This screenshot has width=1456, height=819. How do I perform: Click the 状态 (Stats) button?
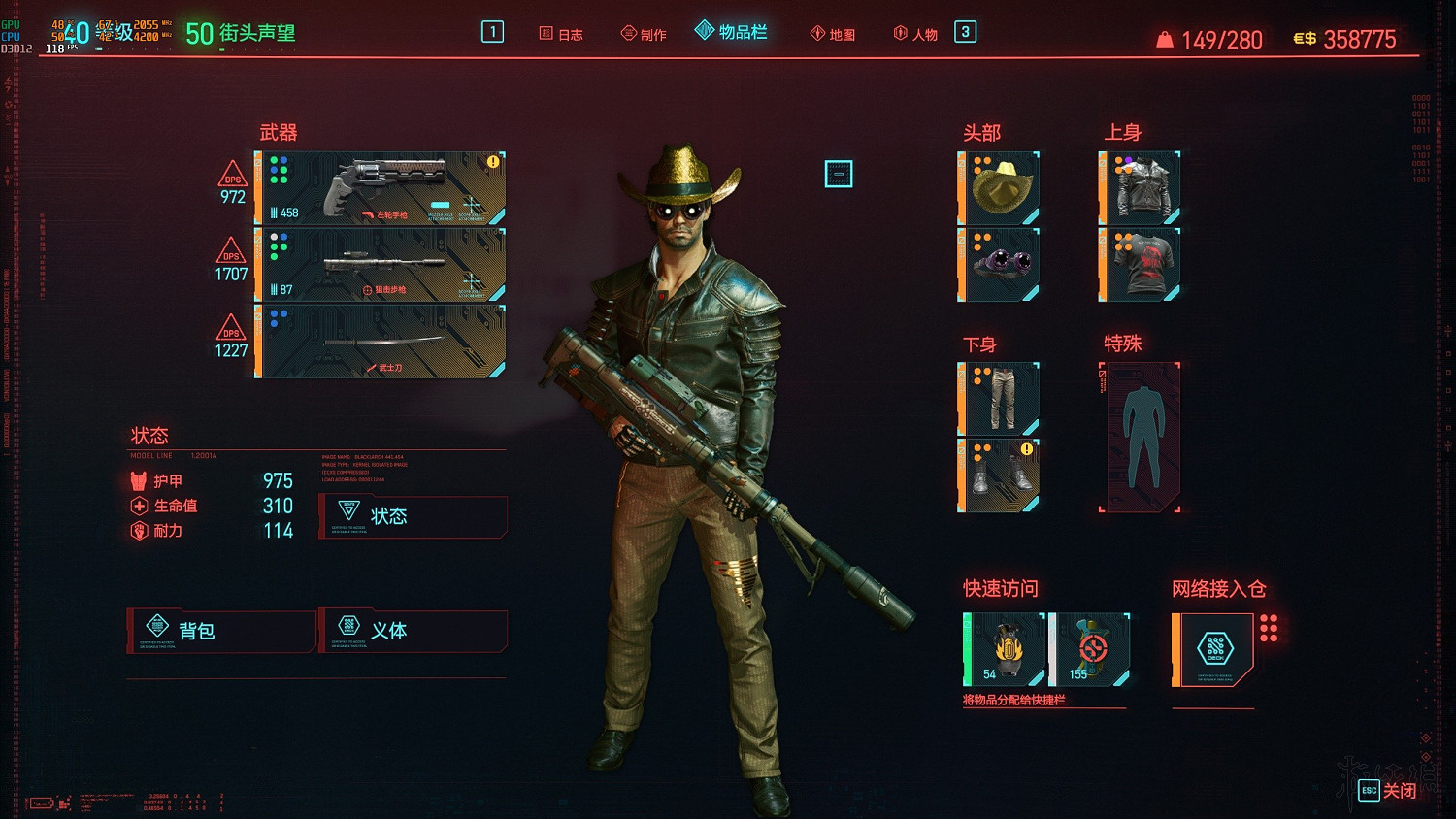412,516
